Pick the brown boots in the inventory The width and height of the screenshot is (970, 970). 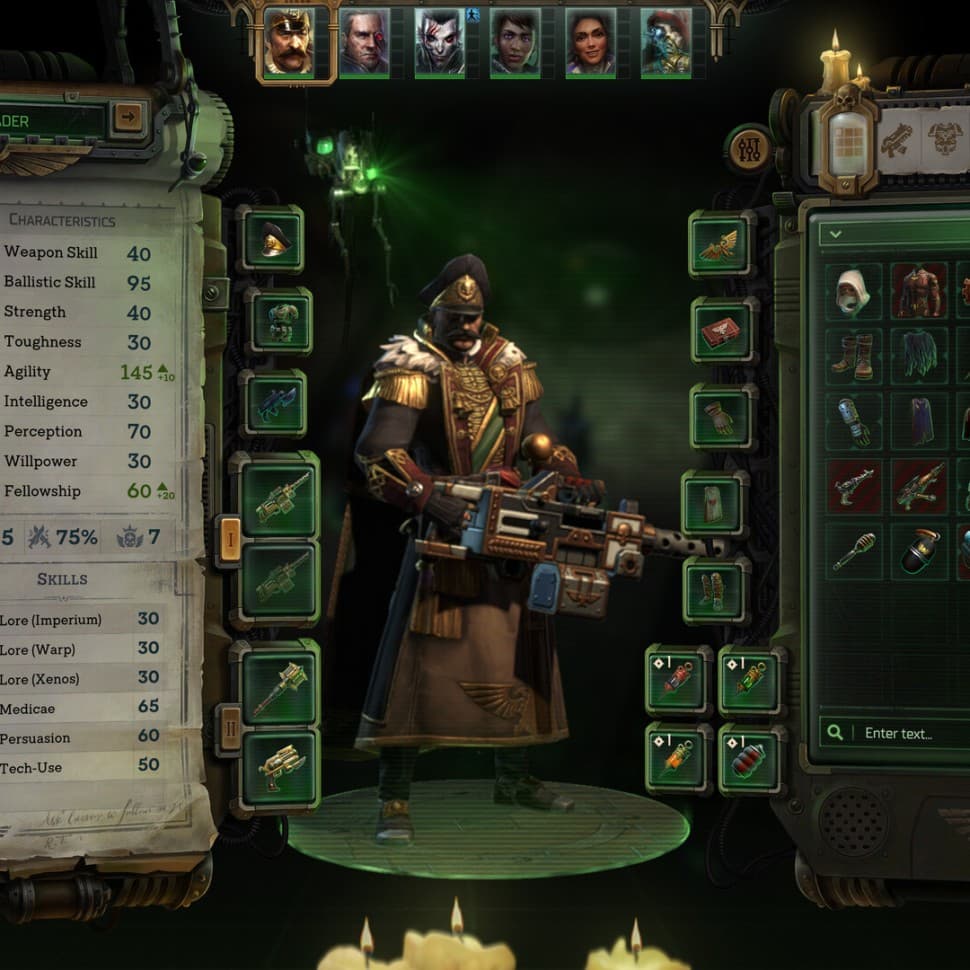853,355
